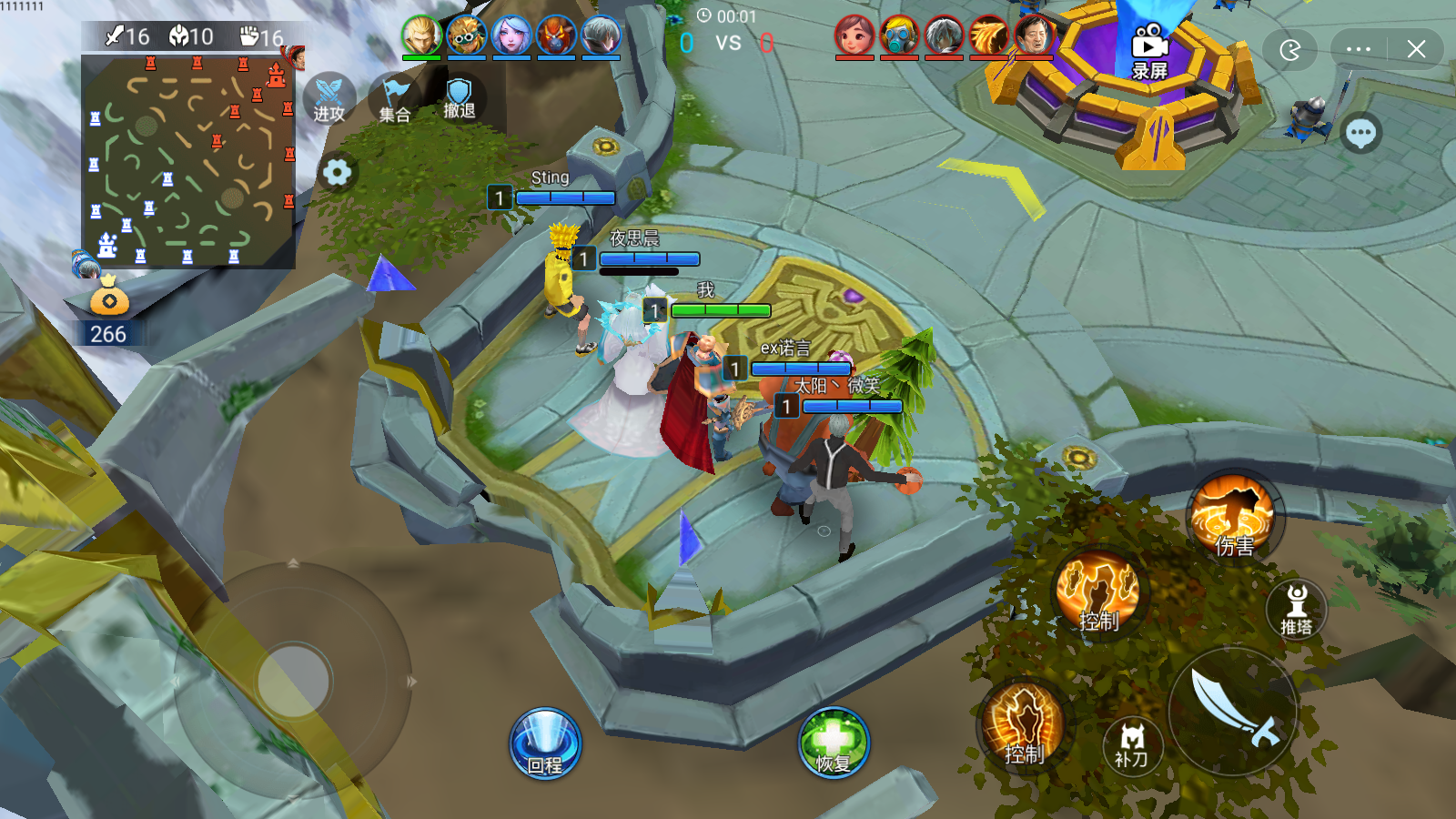This screenshot has height=819, width=1456.
Task: Open the three-dot more options menu
Action: point(1359,49)
